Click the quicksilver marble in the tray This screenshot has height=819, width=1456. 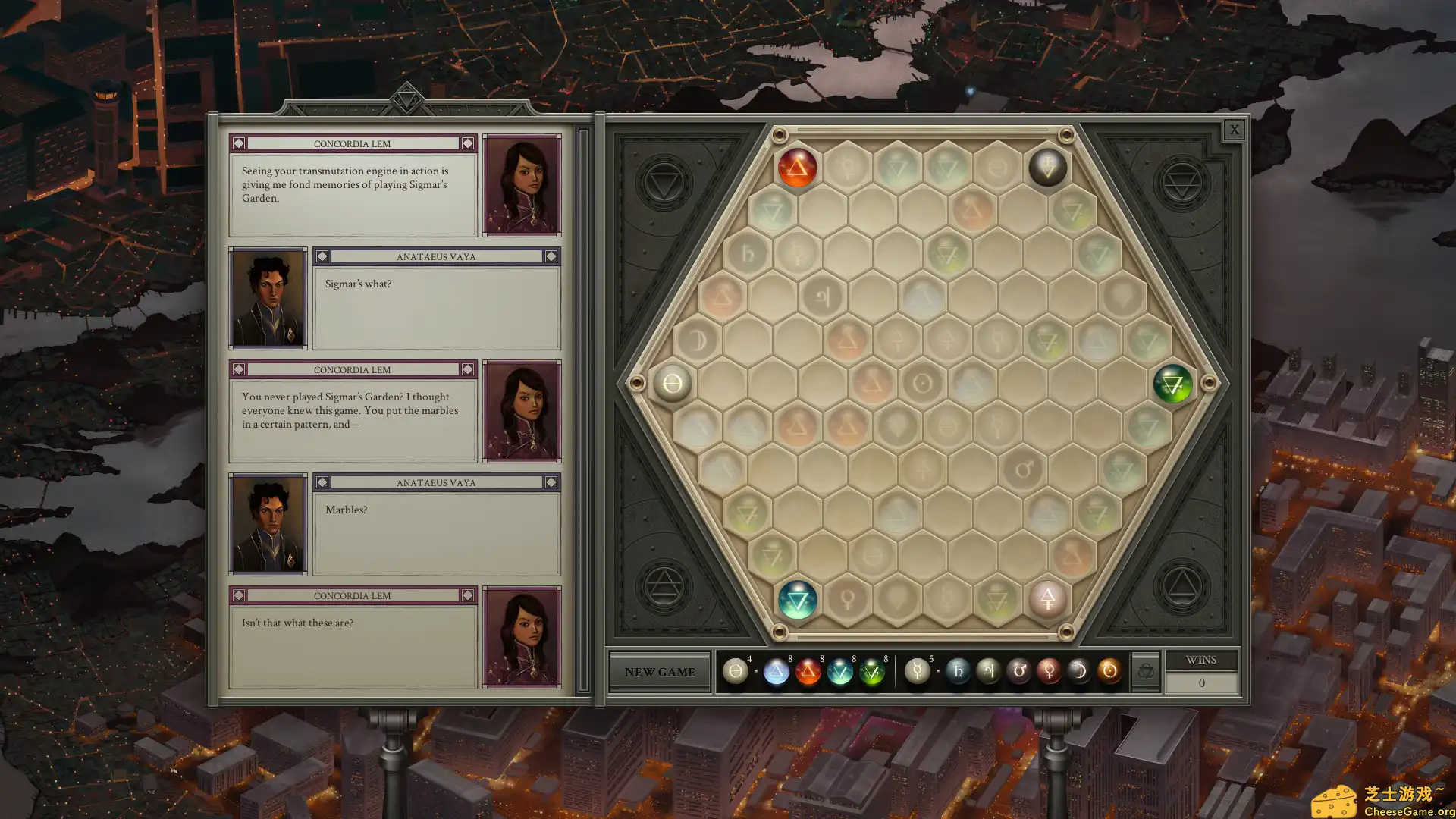(x=917, y=671)
